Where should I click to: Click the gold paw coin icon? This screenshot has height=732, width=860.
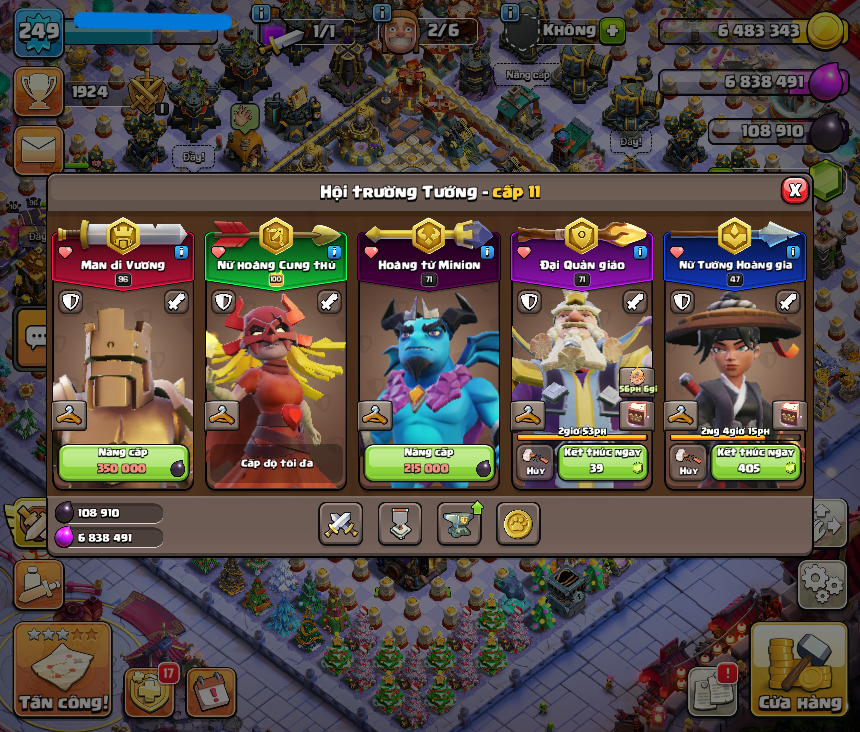click(x=518, y=523)
